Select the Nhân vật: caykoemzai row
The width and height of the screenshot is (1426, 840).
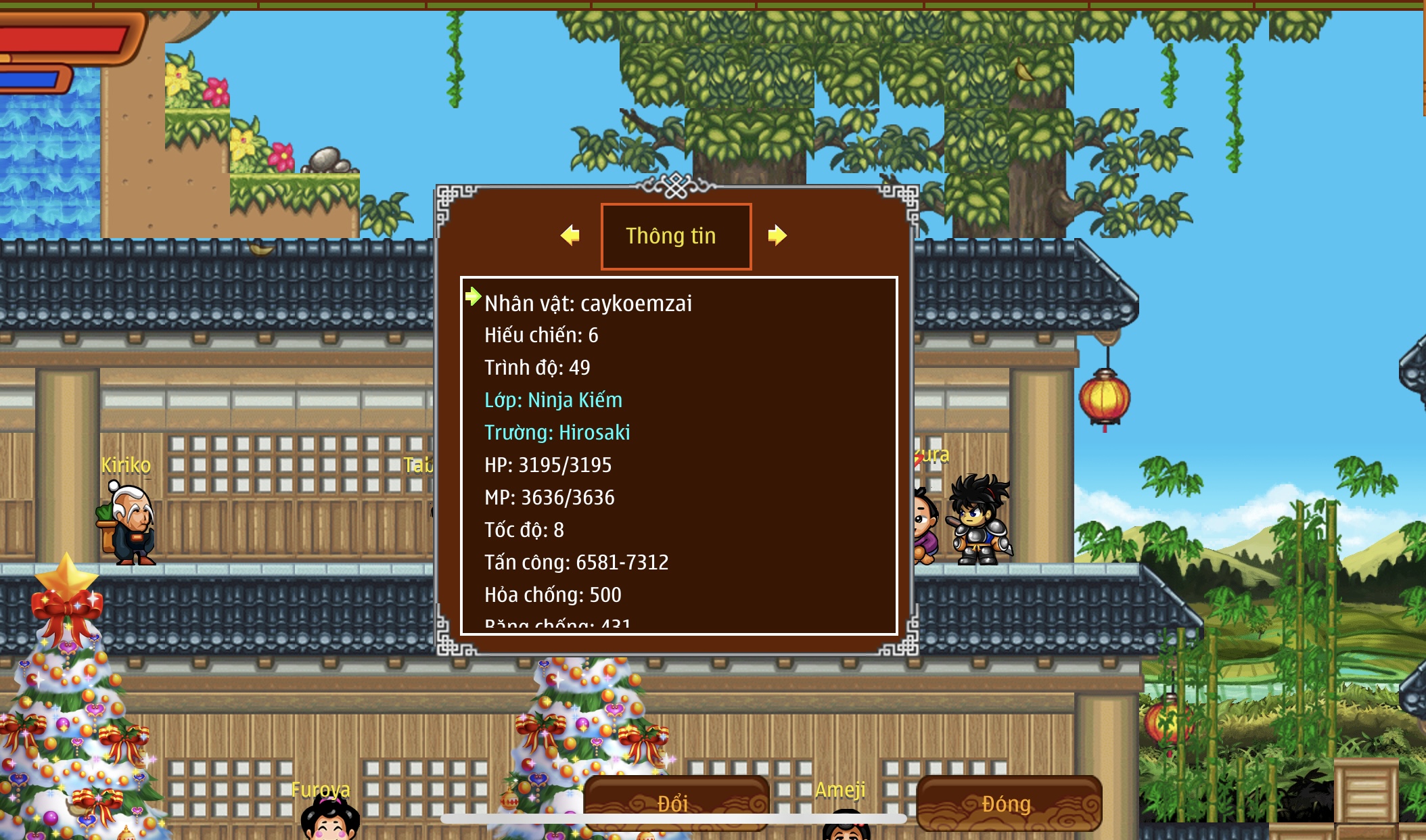588,304
